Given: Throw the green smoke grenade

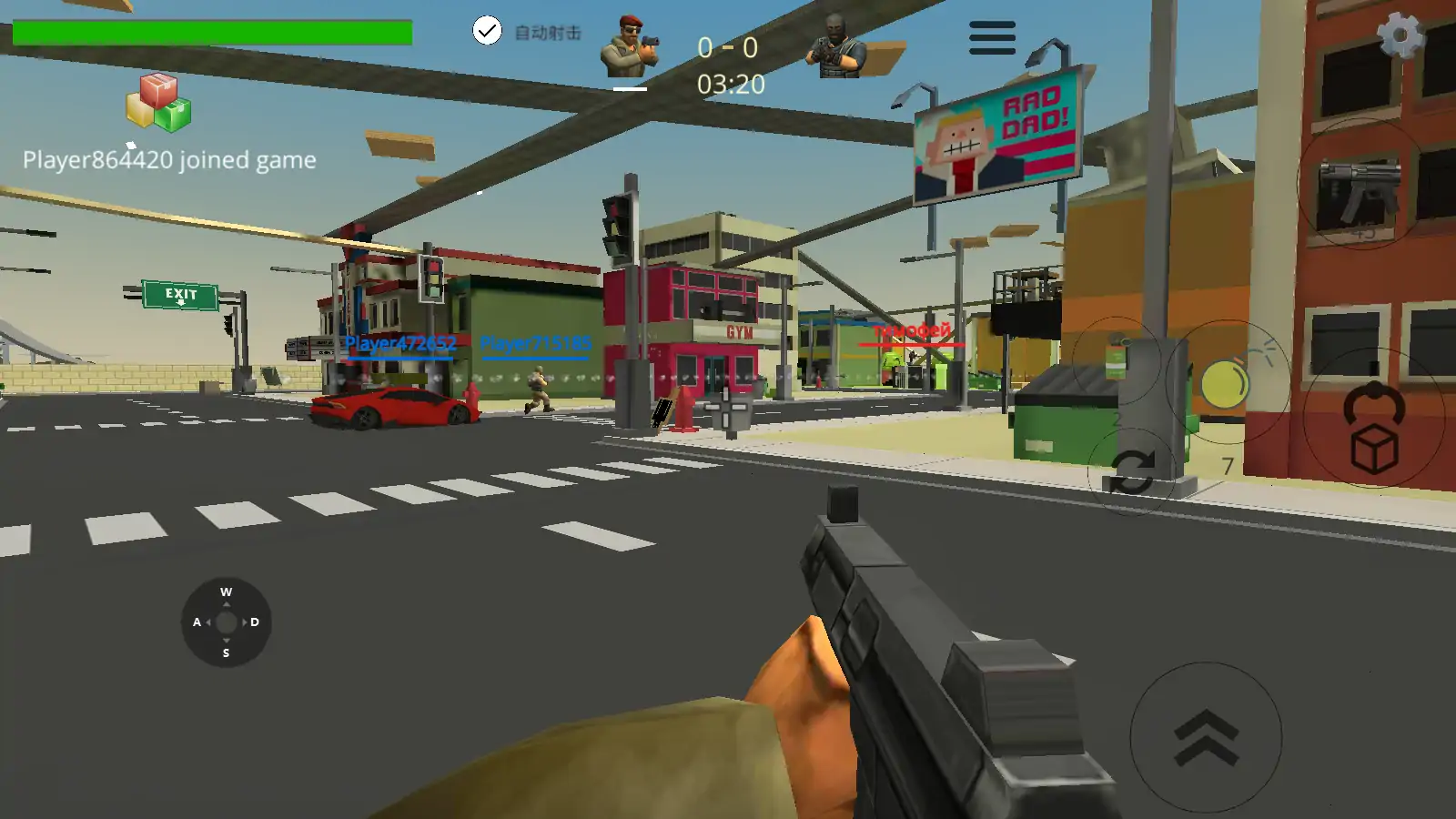Looking at the screenshot, I should pyautogui.click(x=1117, y=359).
